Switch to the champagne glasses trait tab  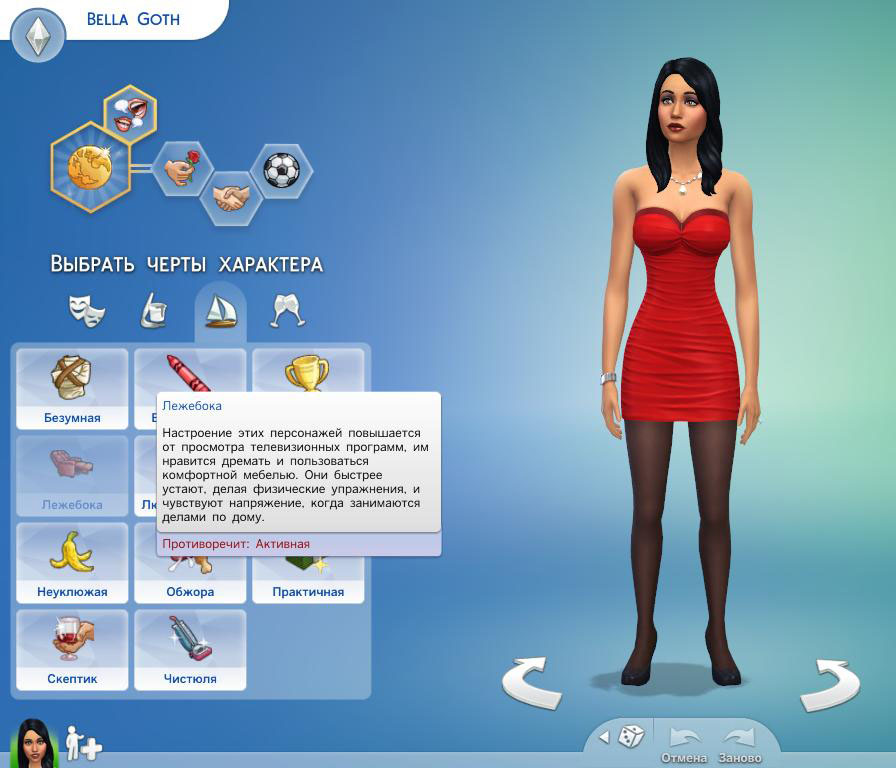point(288,310)
